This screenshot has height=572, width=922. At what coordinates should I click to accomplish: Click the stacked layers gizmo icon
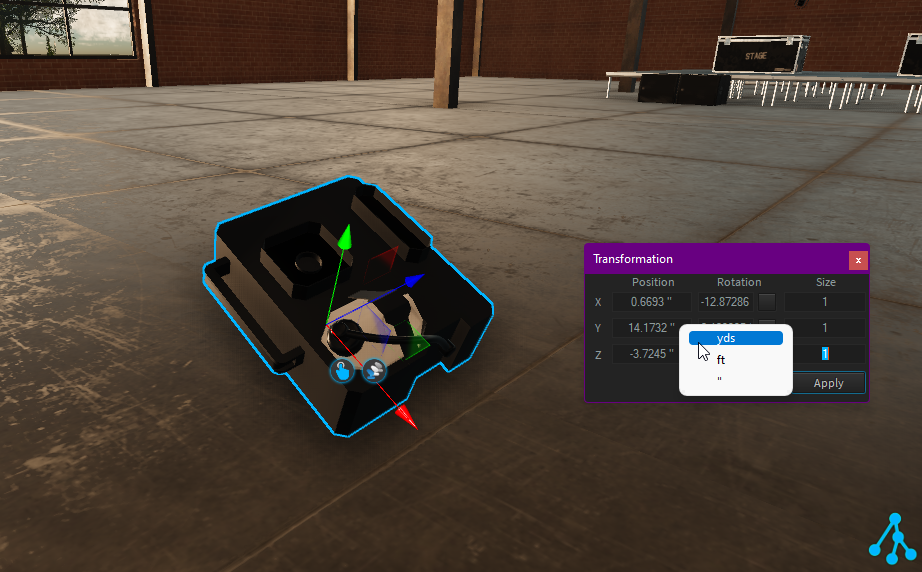click(375, 371)
